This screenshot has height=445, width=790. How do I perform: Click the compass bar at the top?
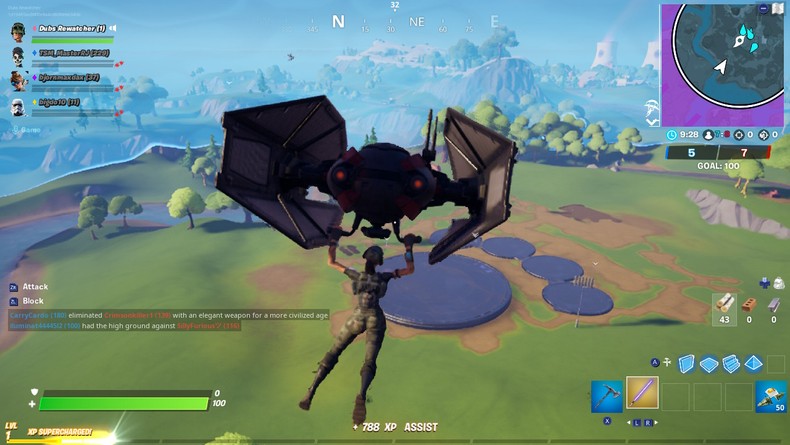tap(395, 22)
